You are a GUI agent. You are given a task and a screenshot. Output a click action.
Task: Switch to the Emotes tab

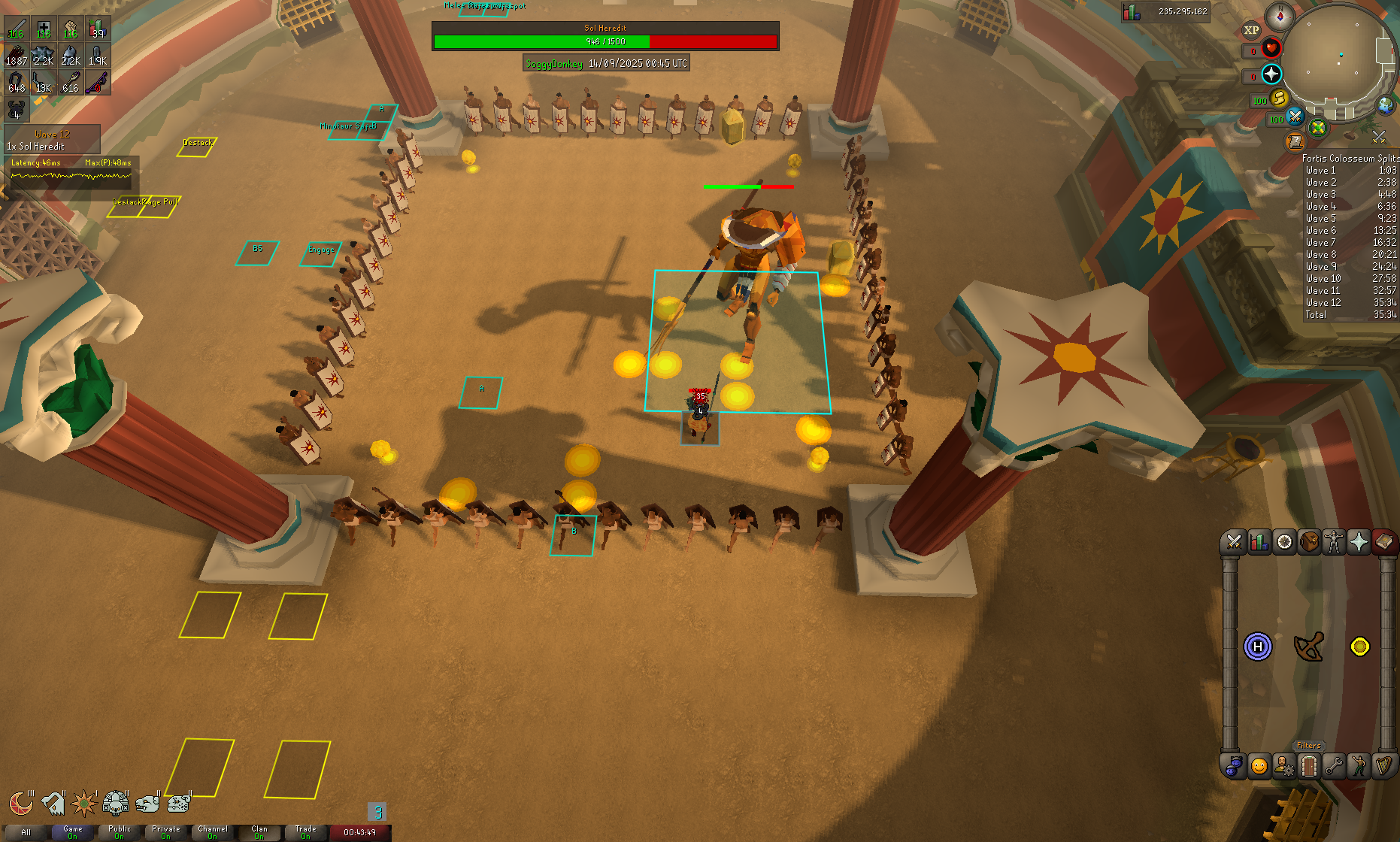coord(1359,766)
